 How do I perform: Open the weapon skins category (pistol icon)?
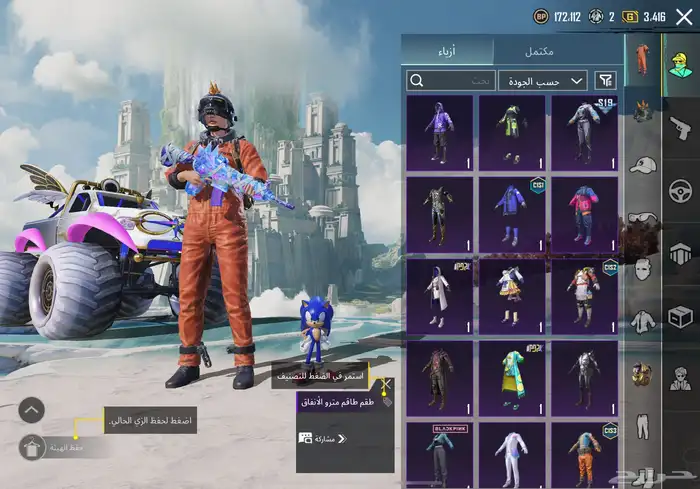[x=680, y=127]
